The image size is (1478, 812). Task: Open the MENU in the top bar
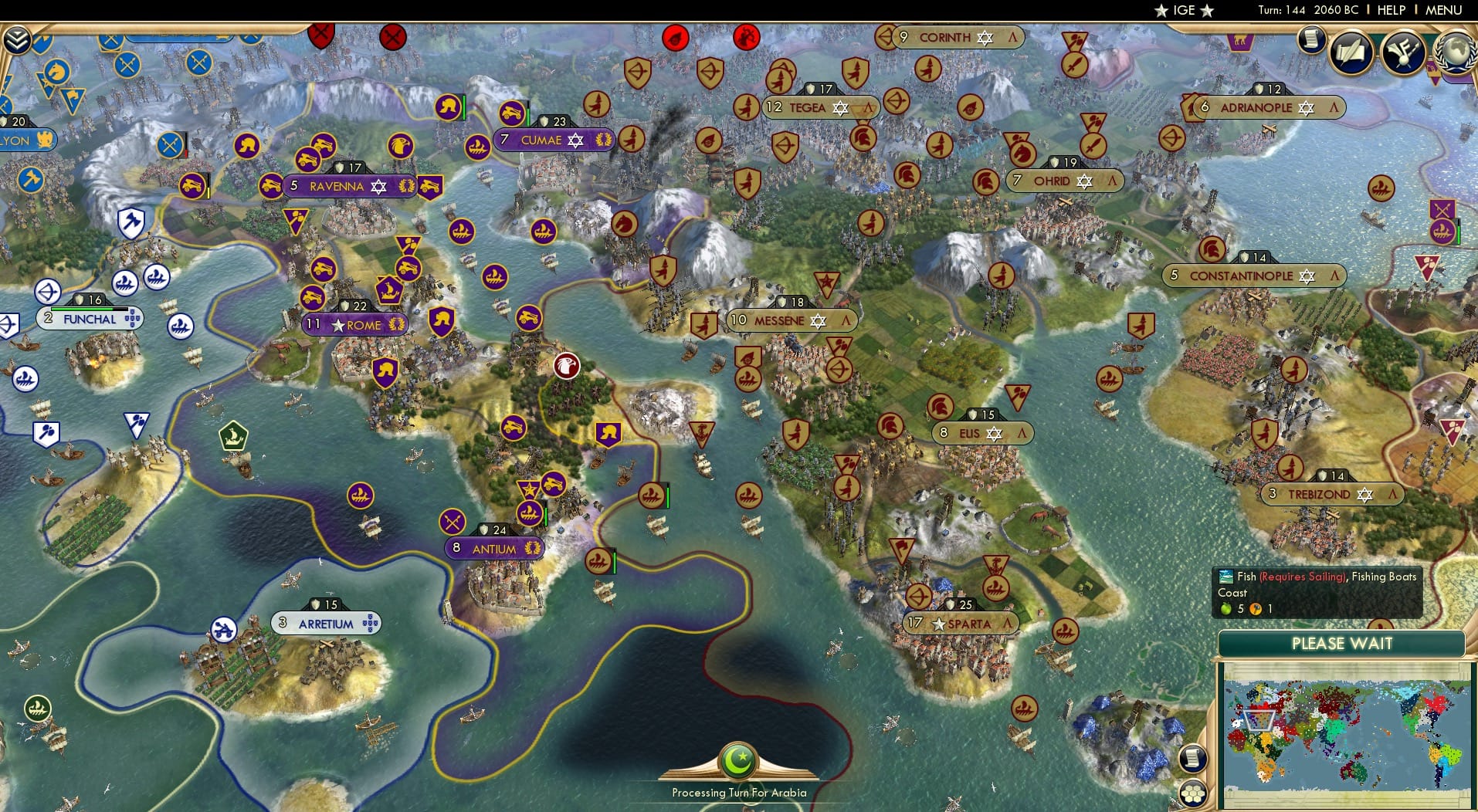click(x=1442, y=10)
